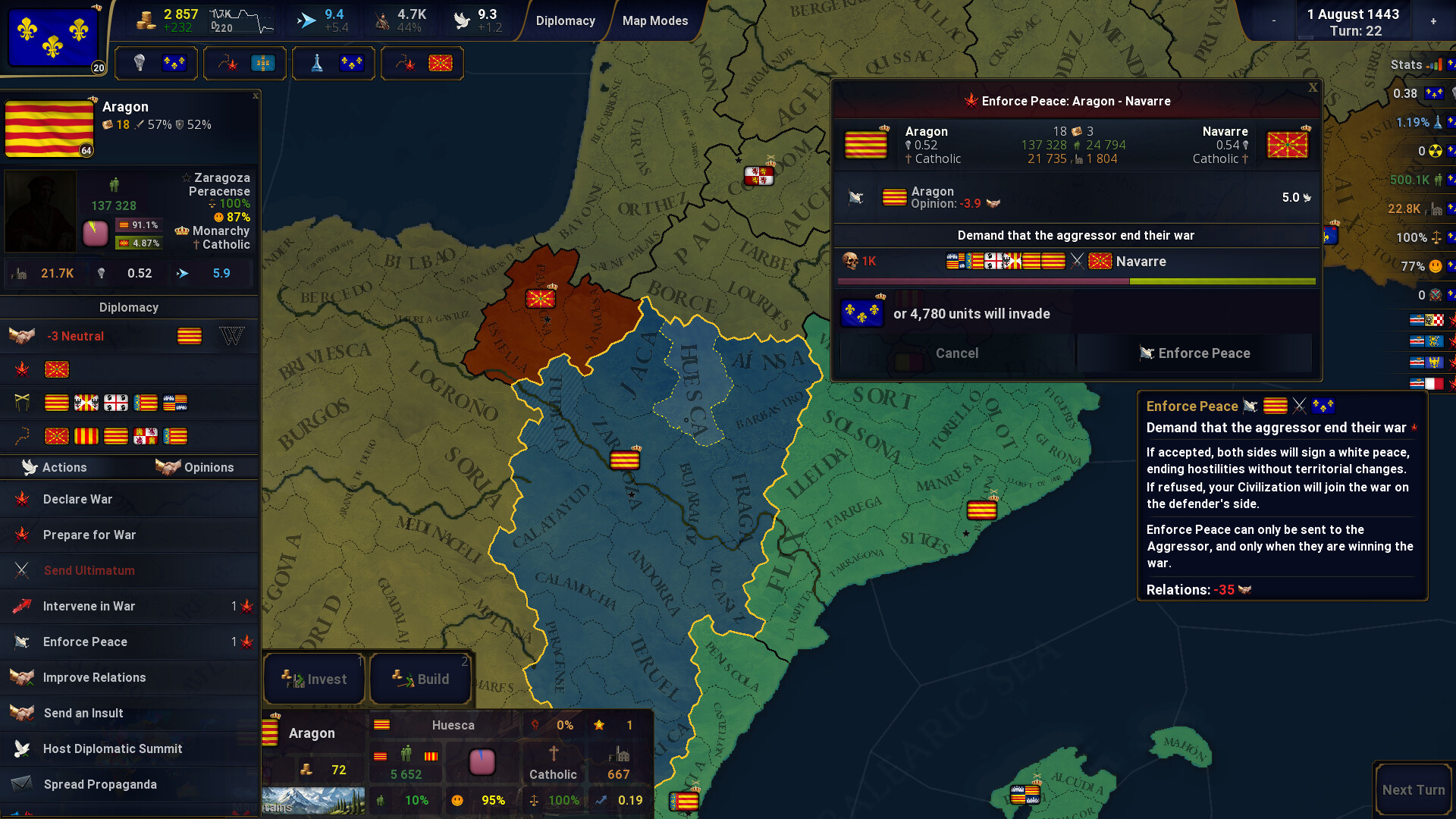Open the Diplomacy menu
Screen dimensions: 1456x819
(566, 20)
